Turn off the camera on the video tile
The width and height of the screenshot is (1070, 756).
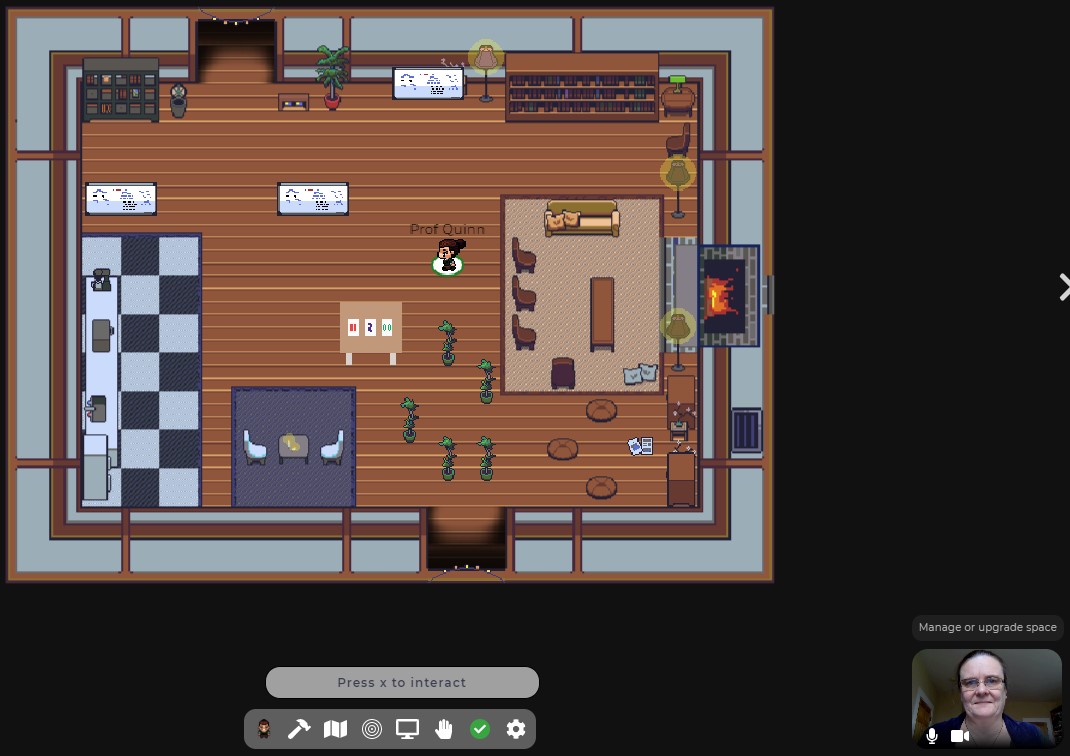960,736
